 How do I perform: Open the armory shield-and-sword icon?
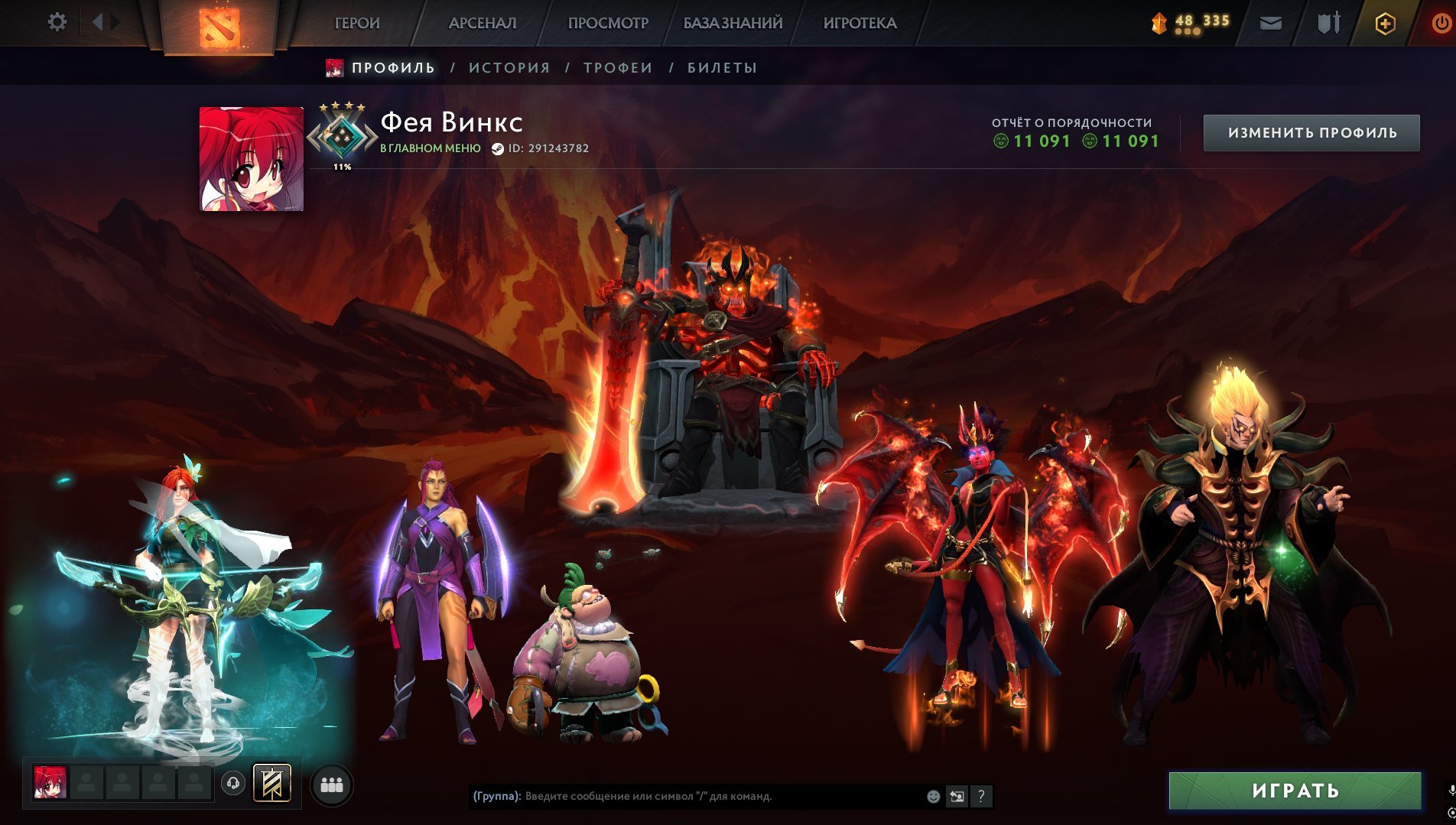click(x=1329, y=24)
